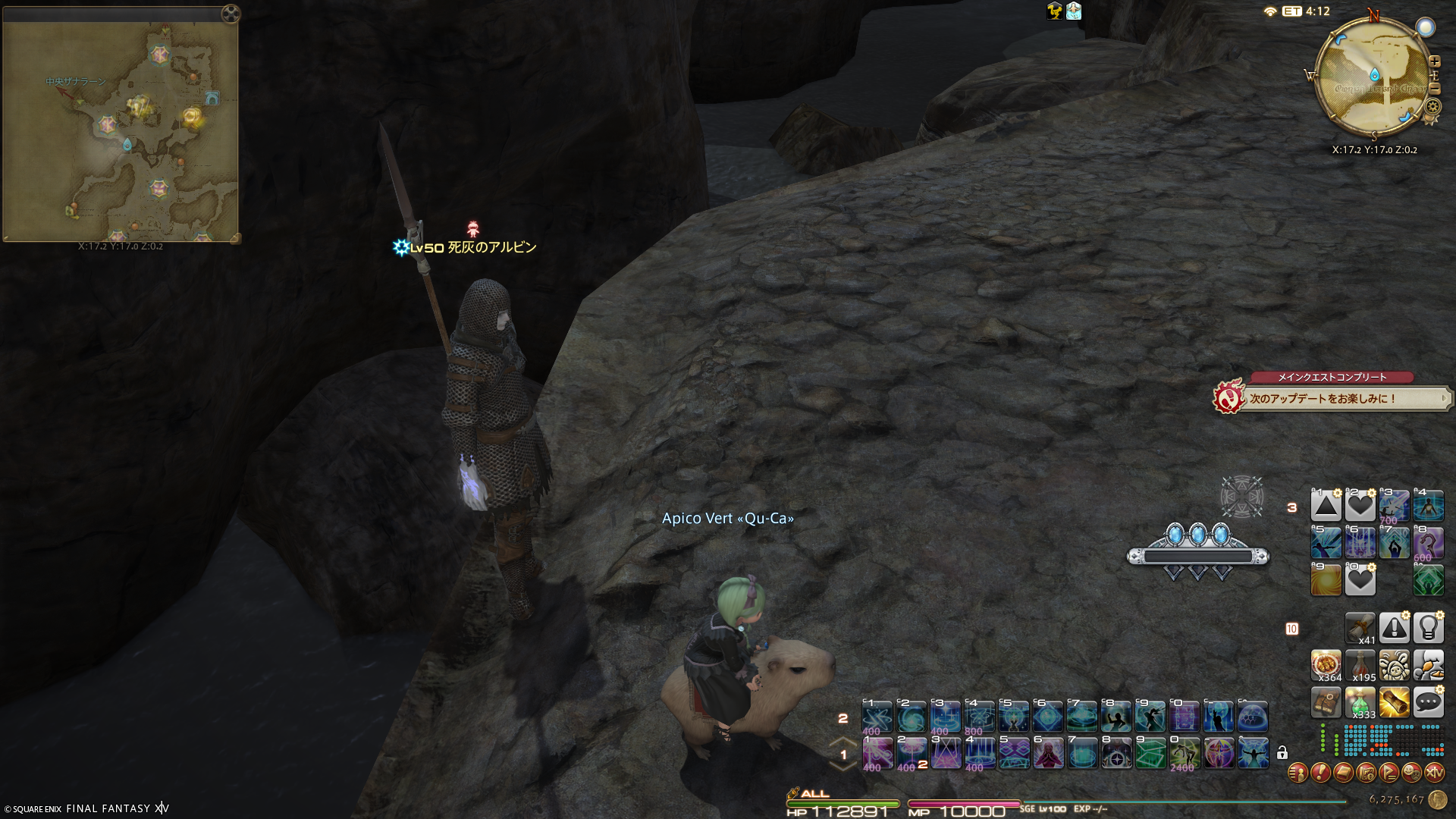The width and height of the screenshot is (1456, 819).
Task: Close the area map window
Action: 231,14
